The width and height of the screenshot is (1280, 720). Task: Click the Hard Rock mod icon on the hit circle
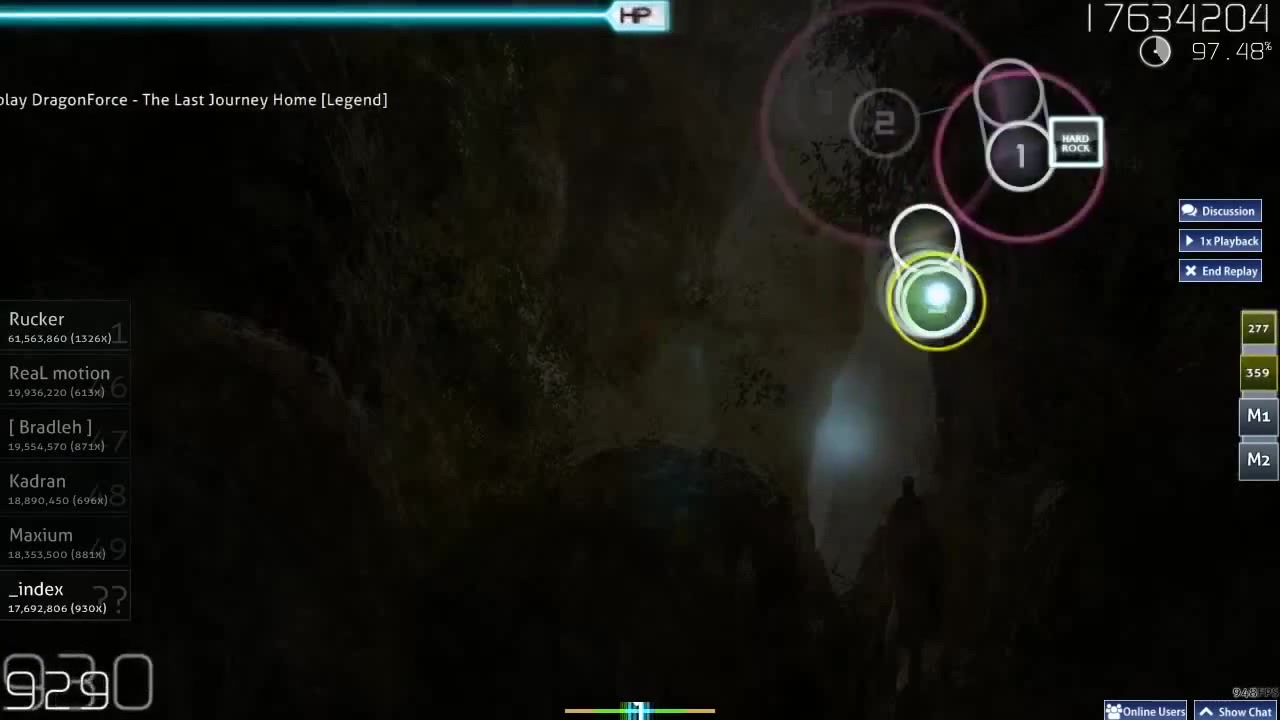tap(1075, 143)
